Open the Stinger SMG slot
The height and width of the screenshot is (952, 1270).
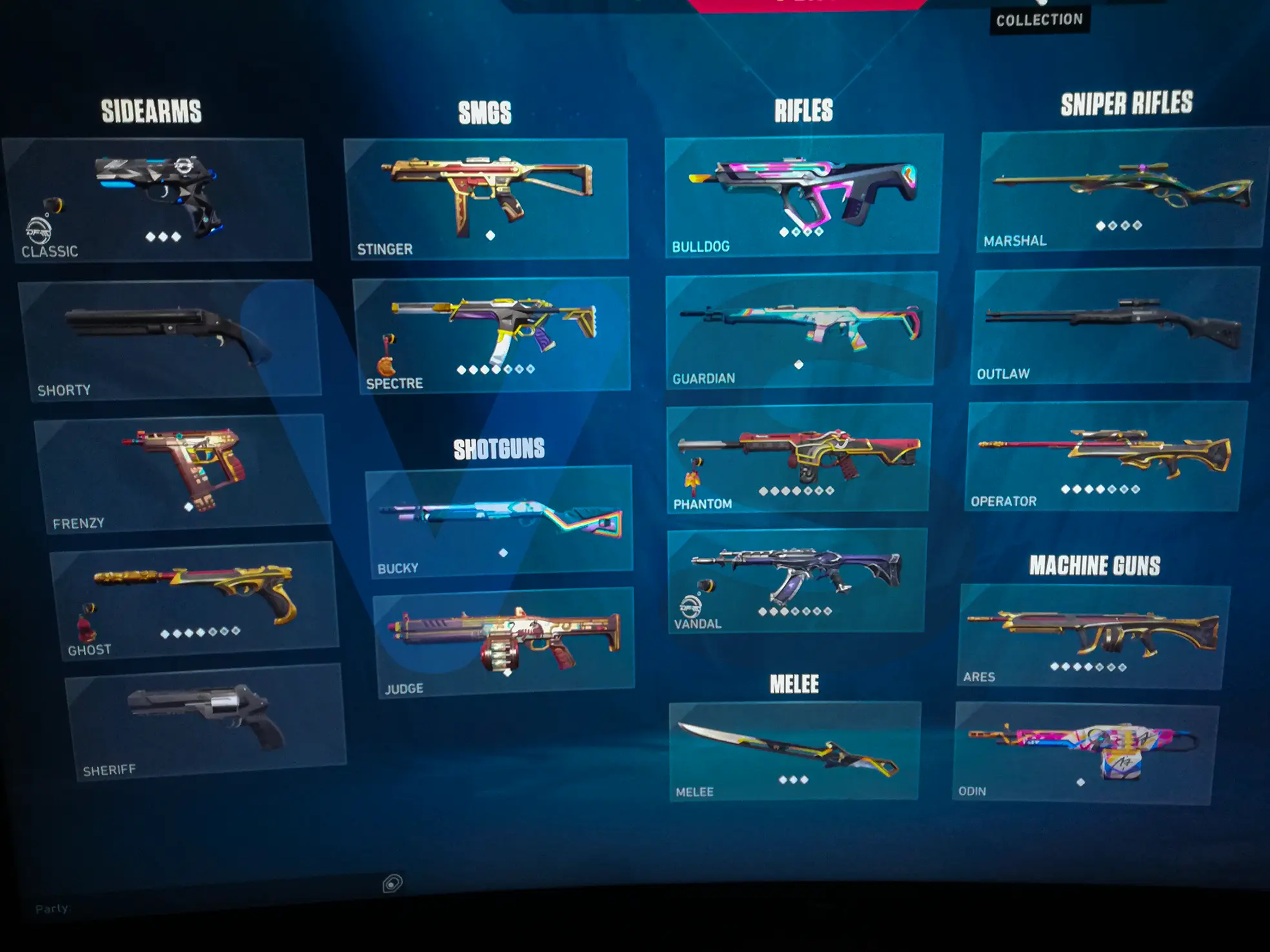point(487,198)
